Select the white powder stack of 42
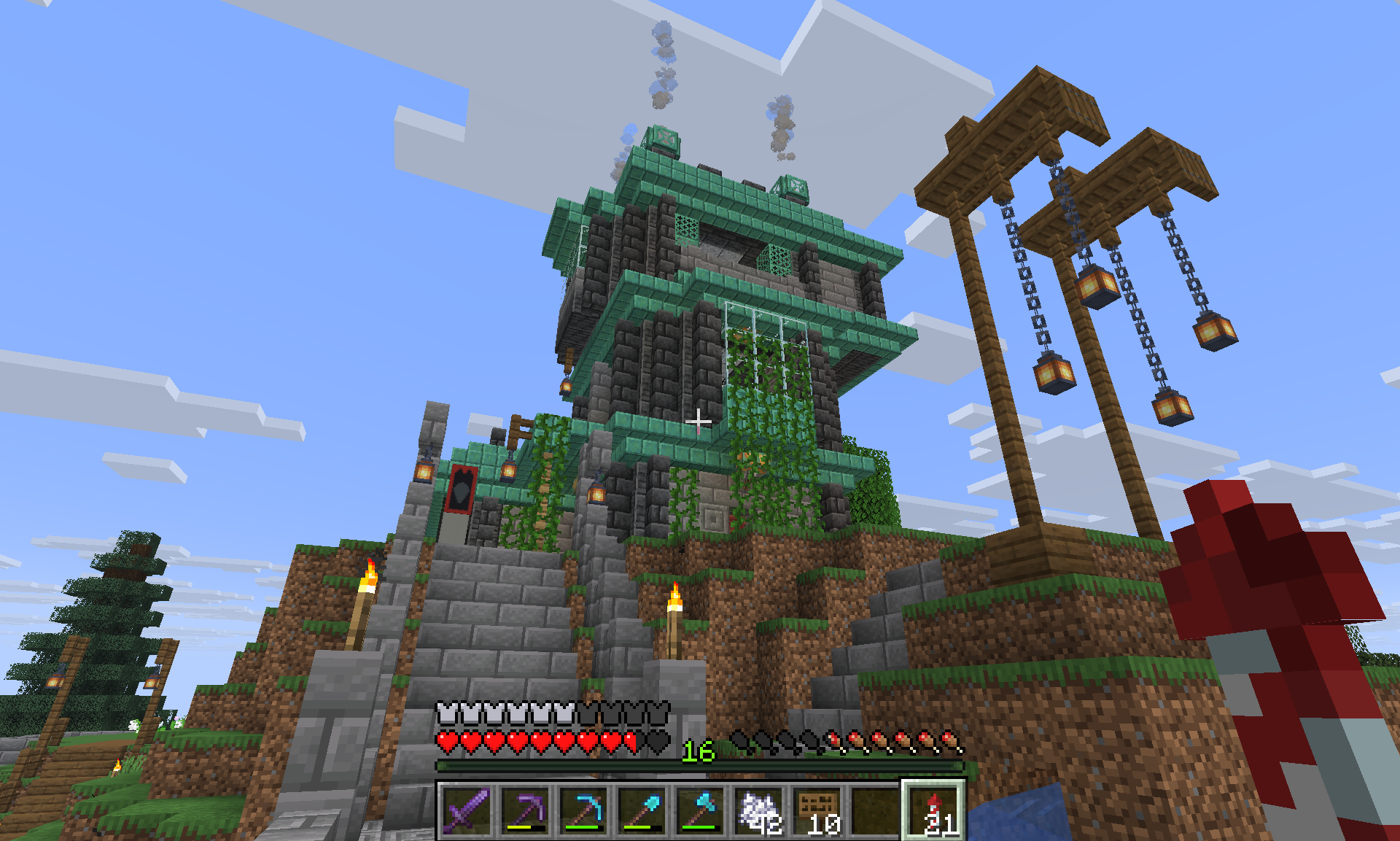1400x841 pixels. tap(758, 810)
